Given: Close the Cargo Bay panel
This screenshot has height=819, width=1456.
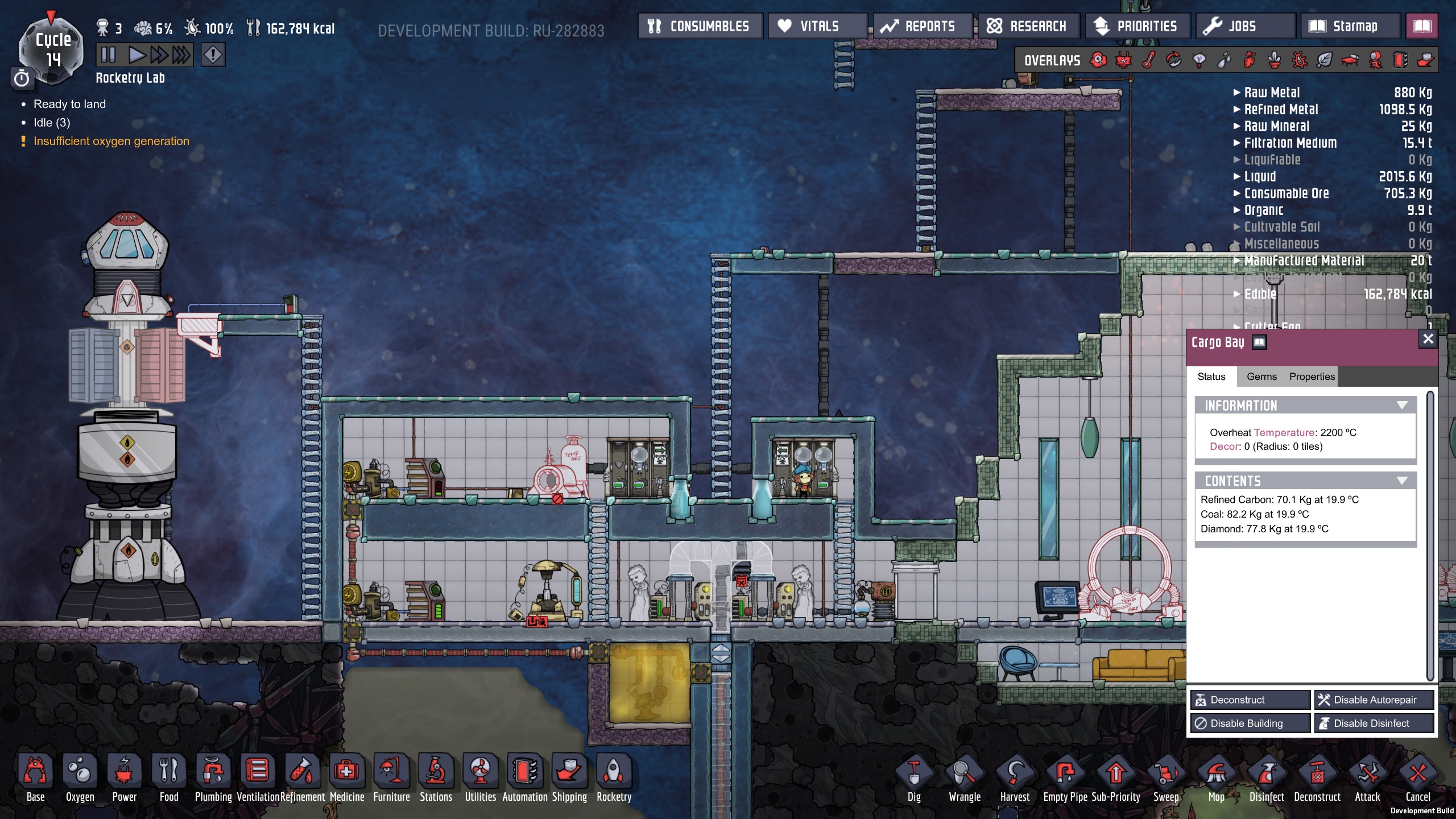Looking at the screenshot, I should [x=1428, y=340].
